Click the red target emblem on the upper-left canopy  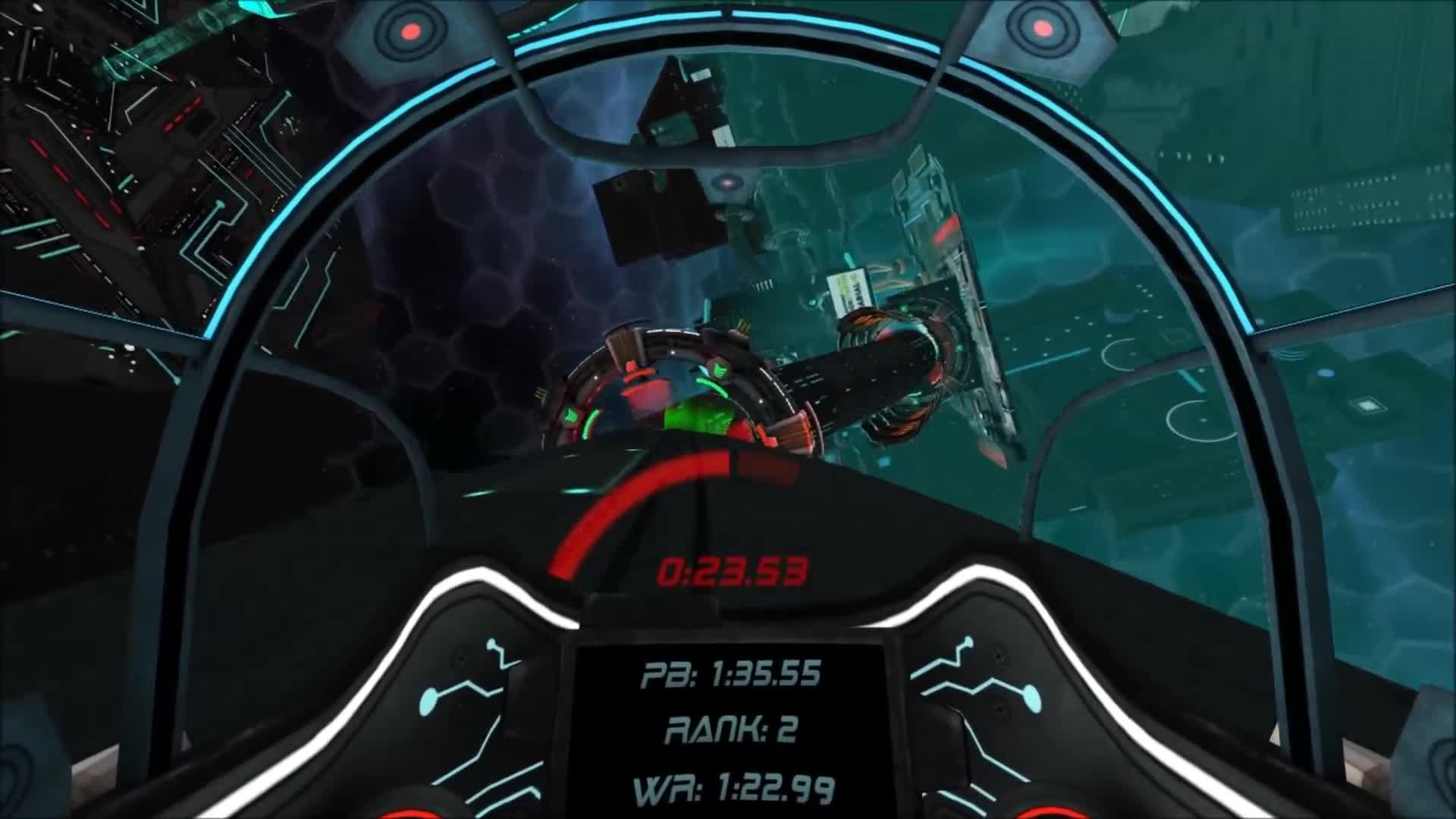[409, 32]
